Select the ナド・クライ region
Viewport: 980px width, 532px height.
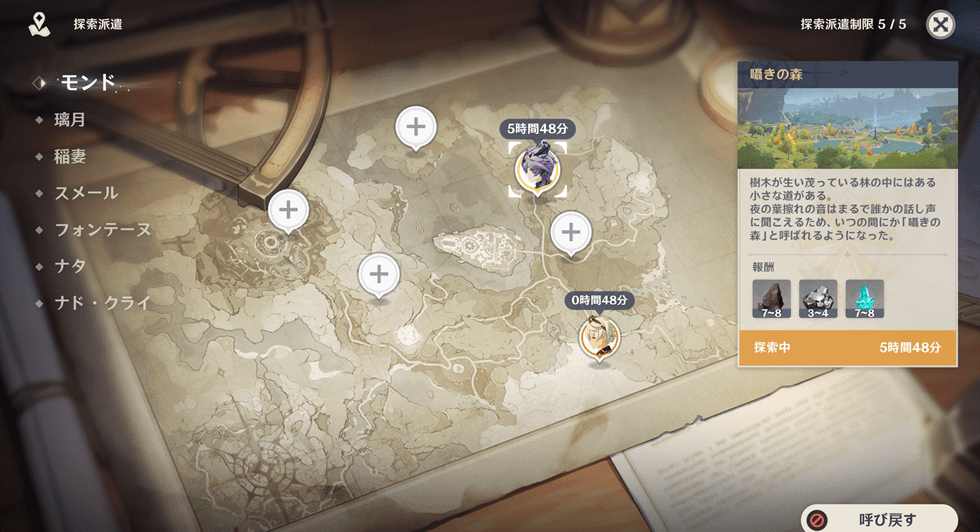[102, 302]
